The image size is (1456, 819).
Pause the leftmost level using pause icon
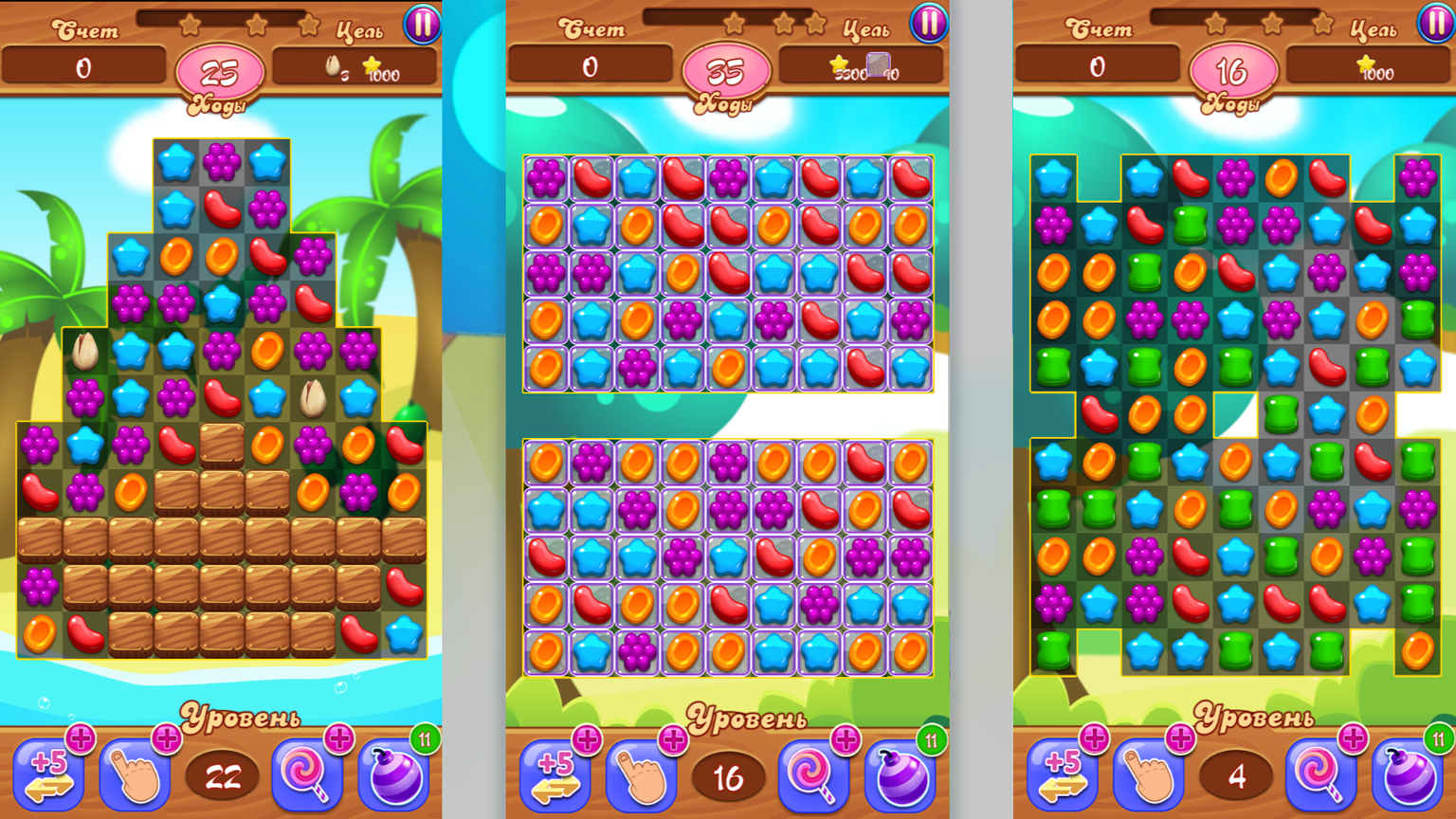421,25
